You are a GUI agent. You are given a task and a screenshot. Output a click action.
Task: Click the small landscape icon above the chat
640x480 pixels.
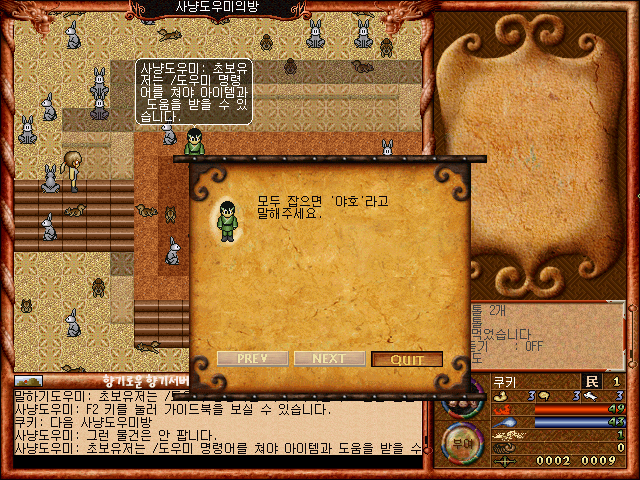28,381
